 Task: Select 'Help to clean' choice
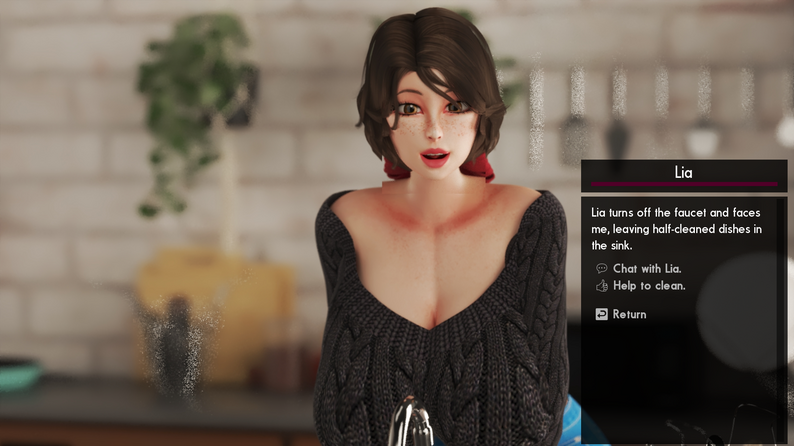click(x=648, y=286)
